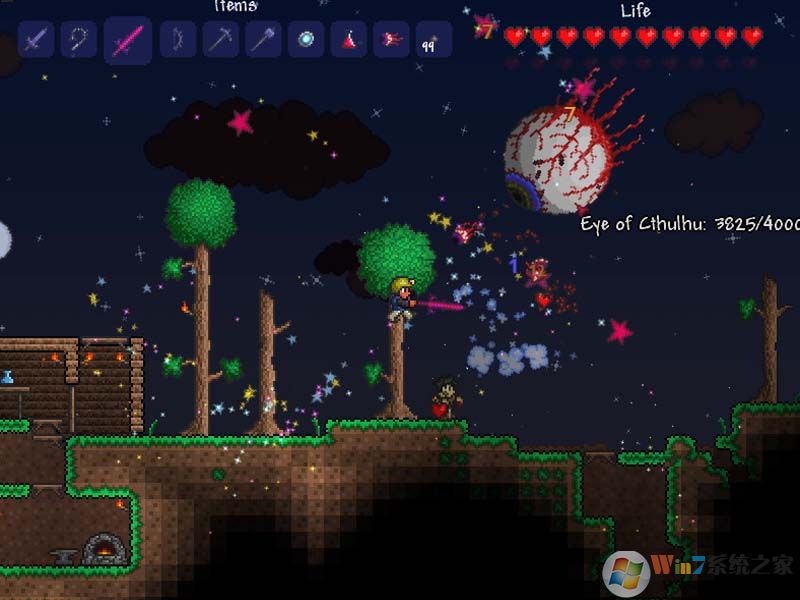Select the pink phaseblade slot
800x600 pixels.
(128, 41)
